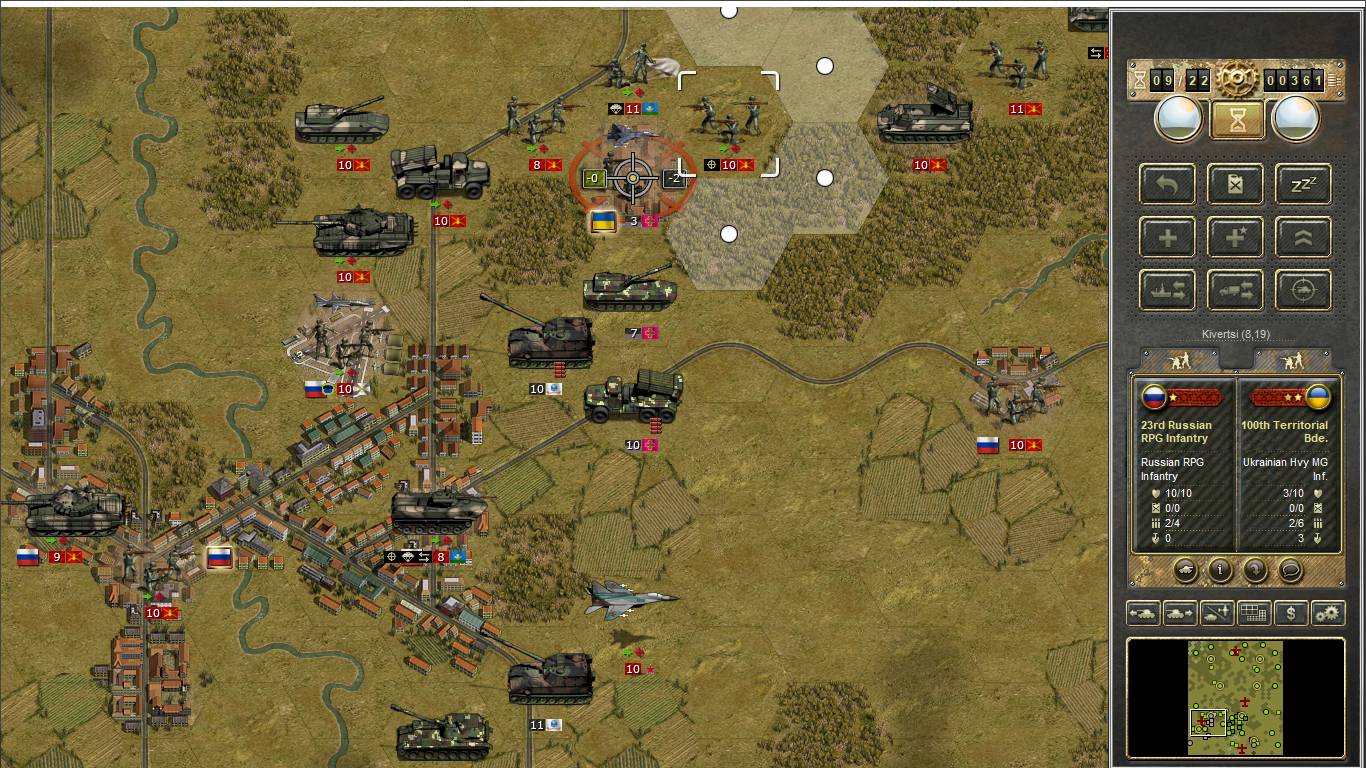Click the crossed-out fuel canister button
This screenshot has width=1366, height=768.
(x=1236, y=184)
